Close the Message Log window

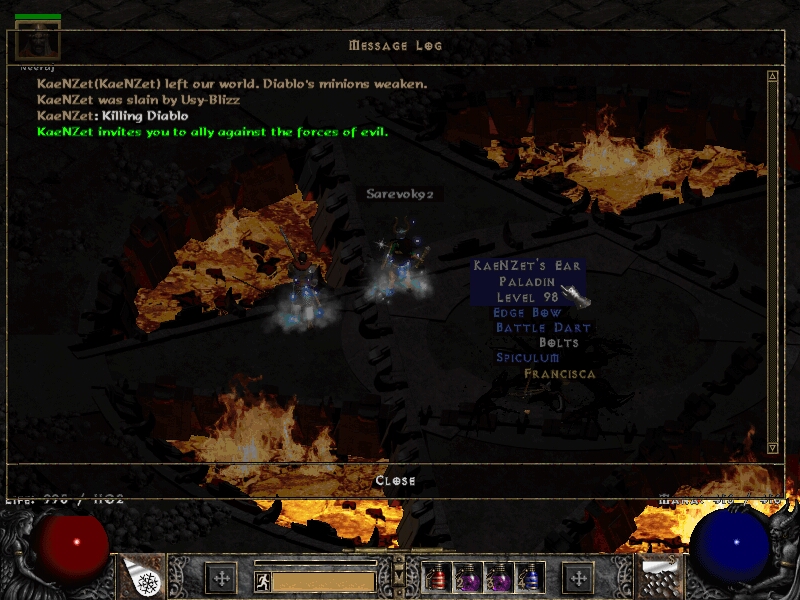[395, 481]
